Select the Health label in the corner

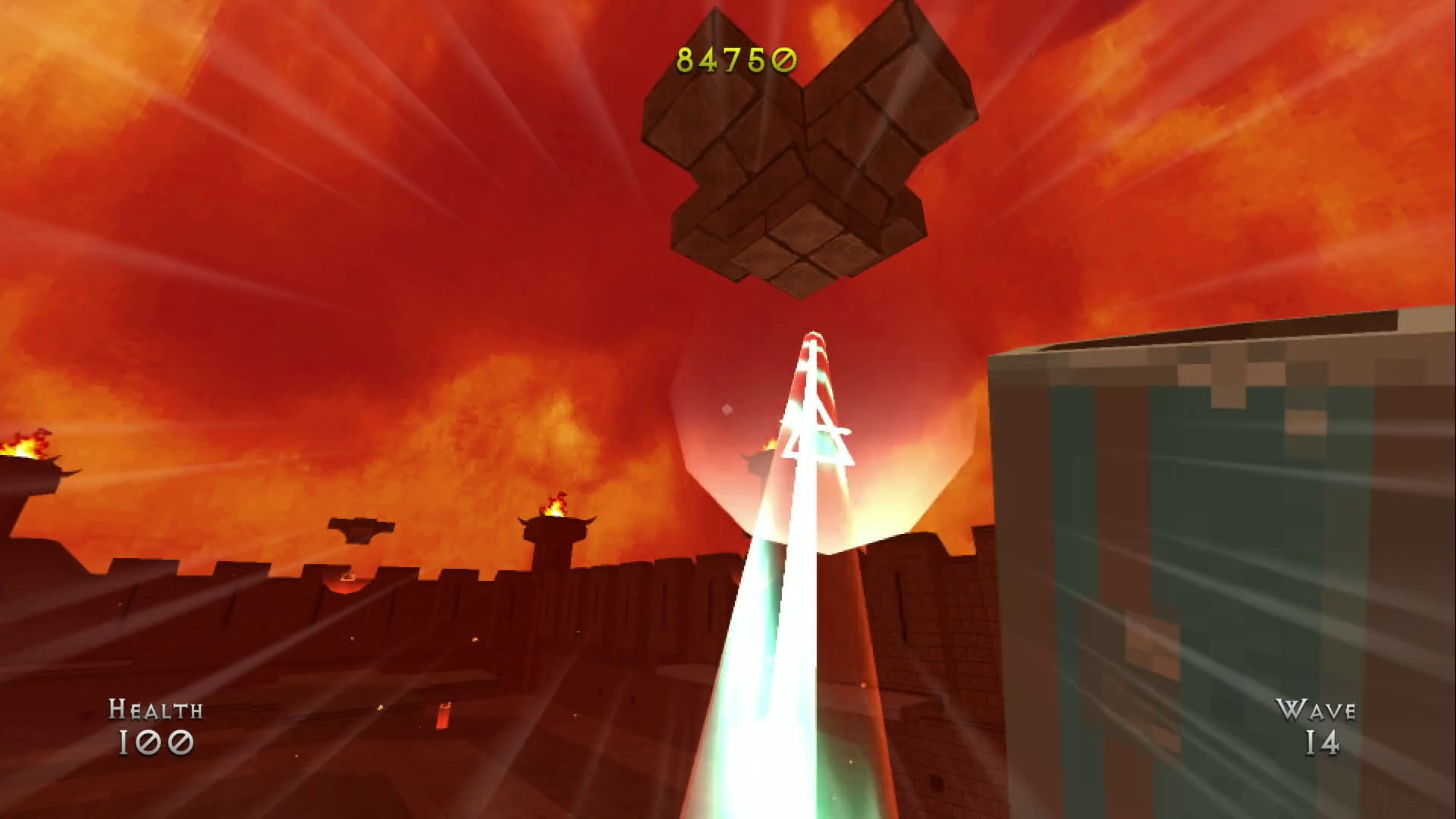(x=155, y=711)
